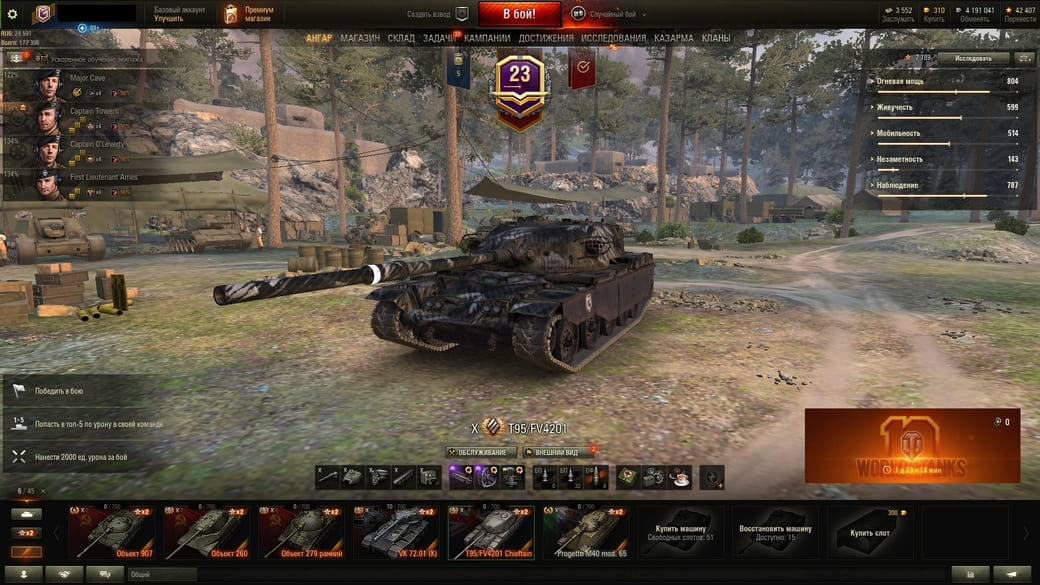Open the Случайный бой battle mode dropdown
The width and height of the screenshot is (1040, 585).
tap(609, 15)
